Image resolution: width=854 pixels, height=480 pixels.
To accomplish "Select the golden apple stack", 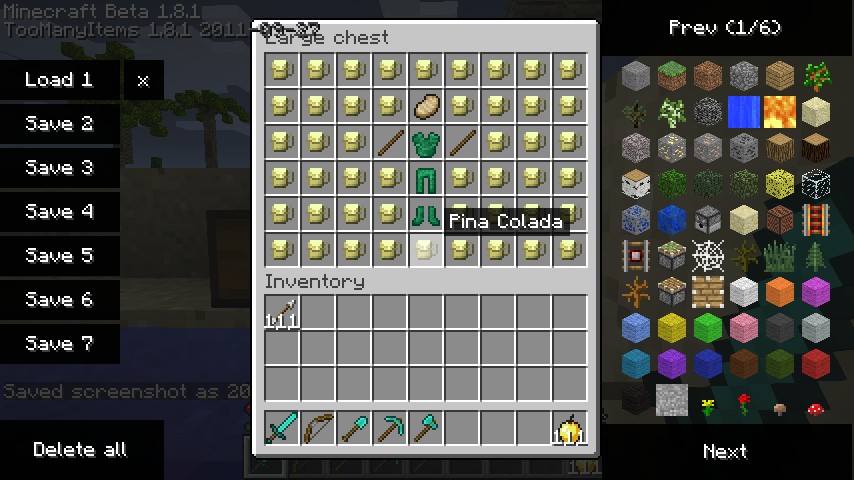I will click(570, 429).
